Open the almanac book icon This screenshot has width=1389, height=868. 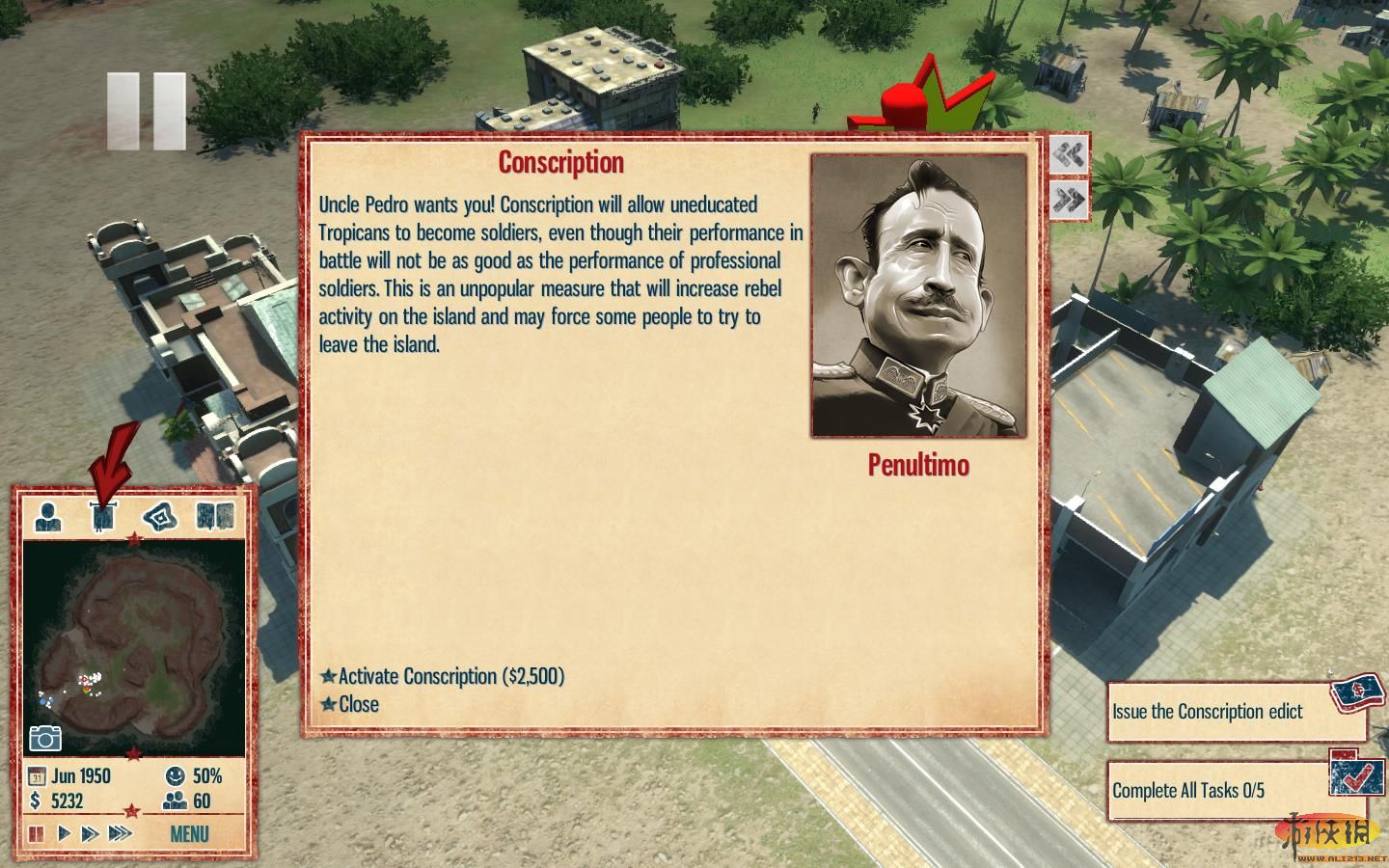(215, 517)
